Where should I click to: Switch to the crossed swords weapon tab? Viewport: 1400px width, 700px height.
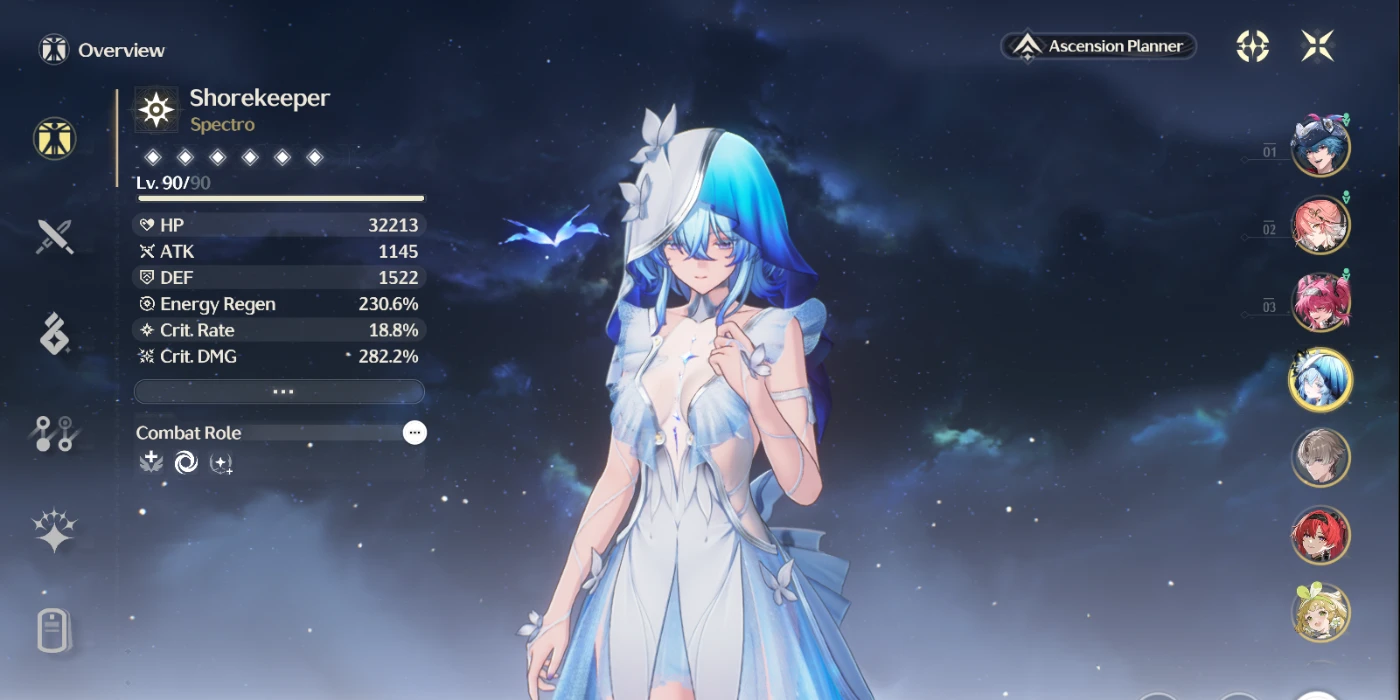(55, 237)
